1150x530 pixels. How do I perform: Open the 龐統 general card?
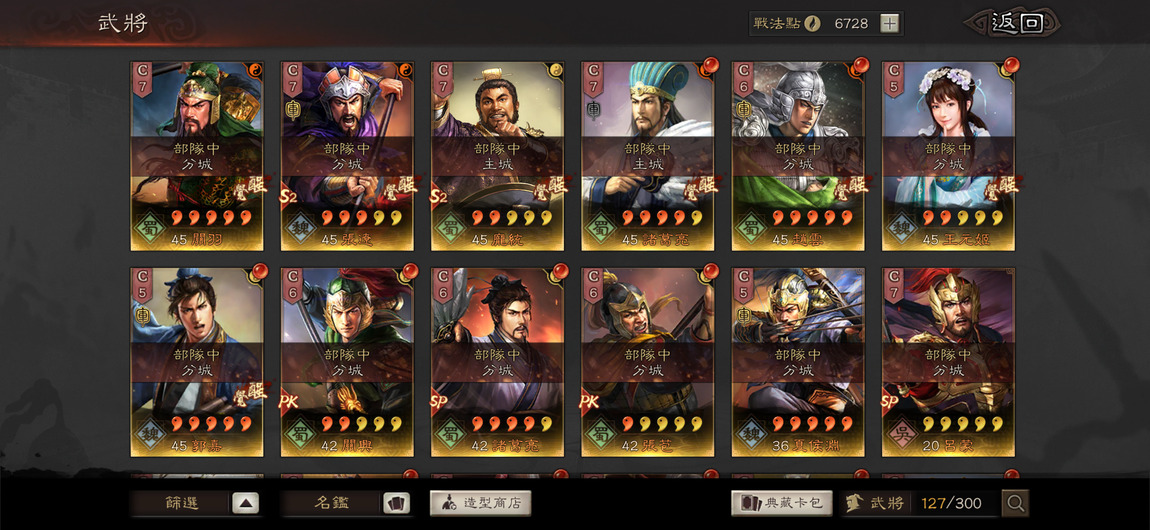pos(497,155)
